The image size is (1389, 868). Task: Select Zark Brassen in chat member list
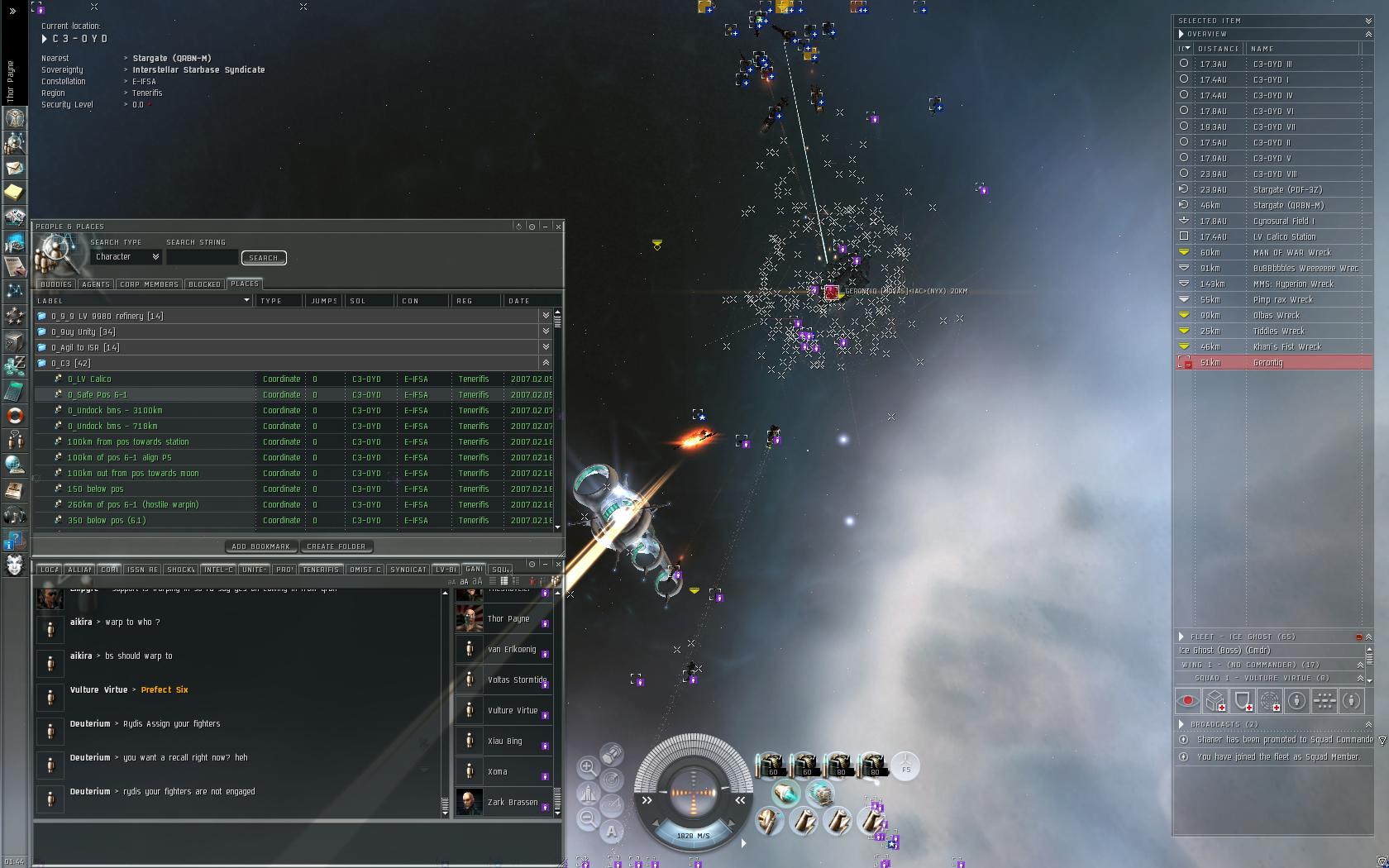tap(512, 802)
